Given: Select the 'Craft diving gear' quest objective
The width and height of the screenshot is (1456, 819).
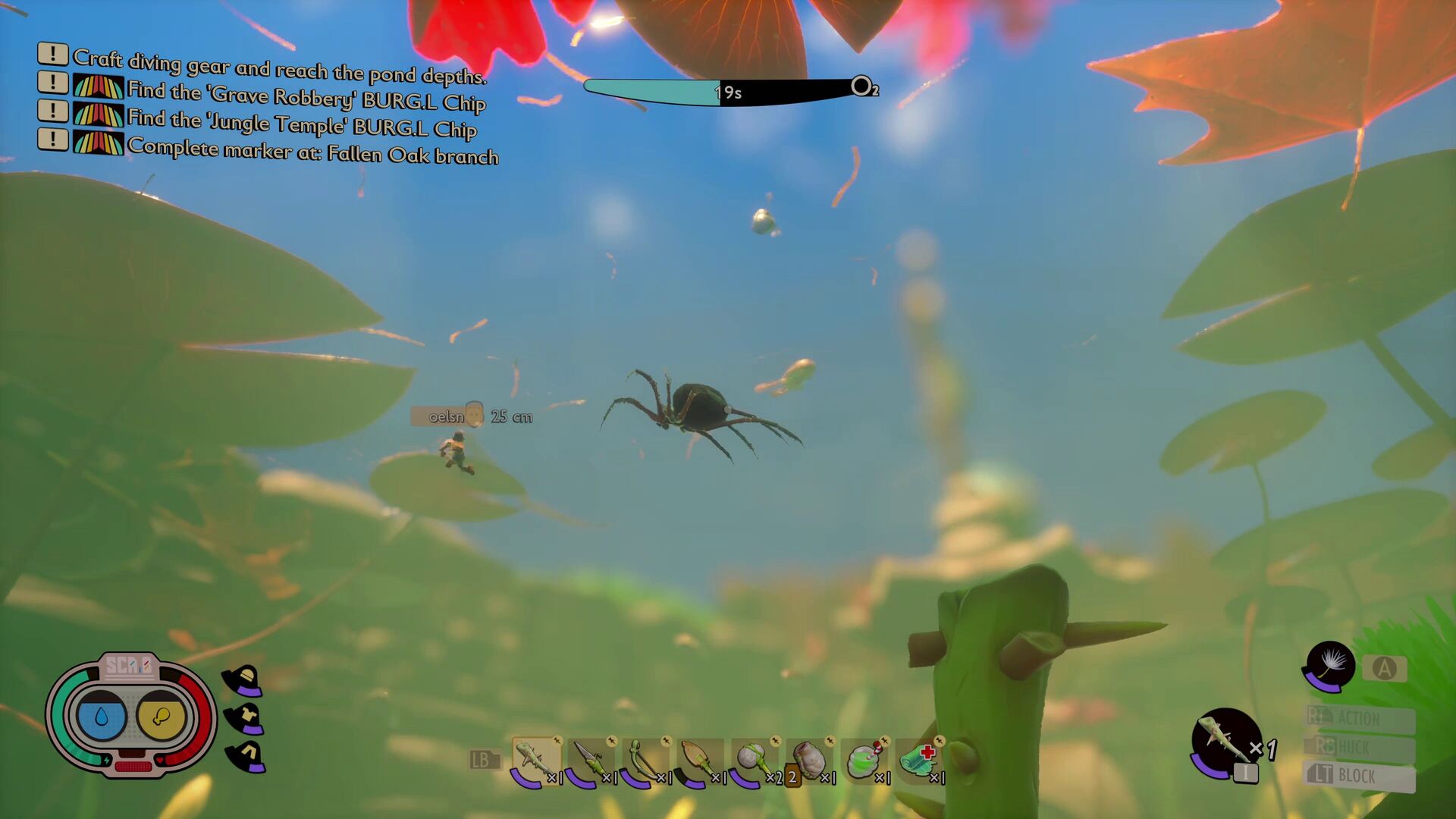Looking at the screenshot, I should [x=279, y=67].
